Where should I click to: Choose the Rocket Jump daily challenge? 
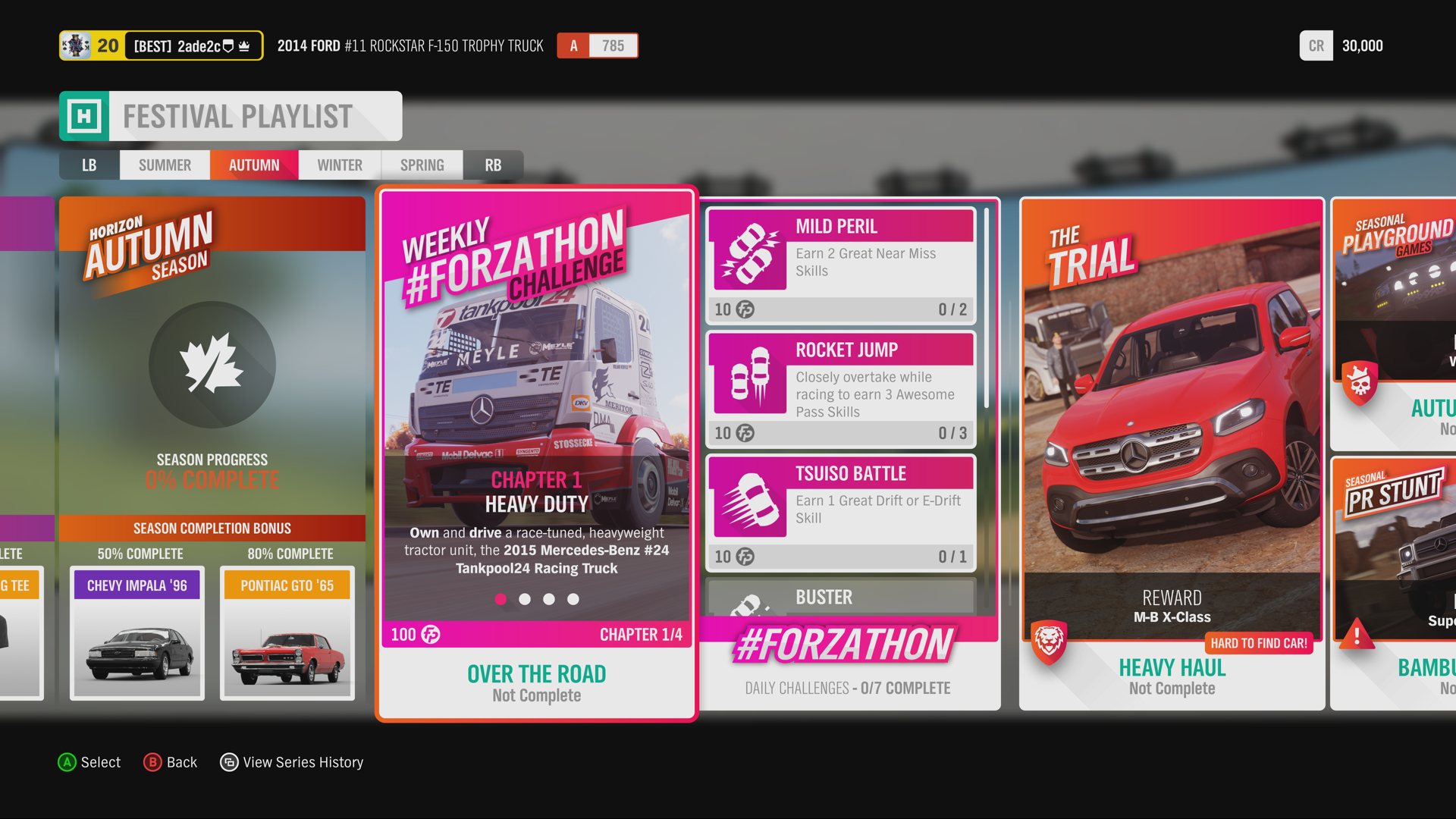coord(840,389)
